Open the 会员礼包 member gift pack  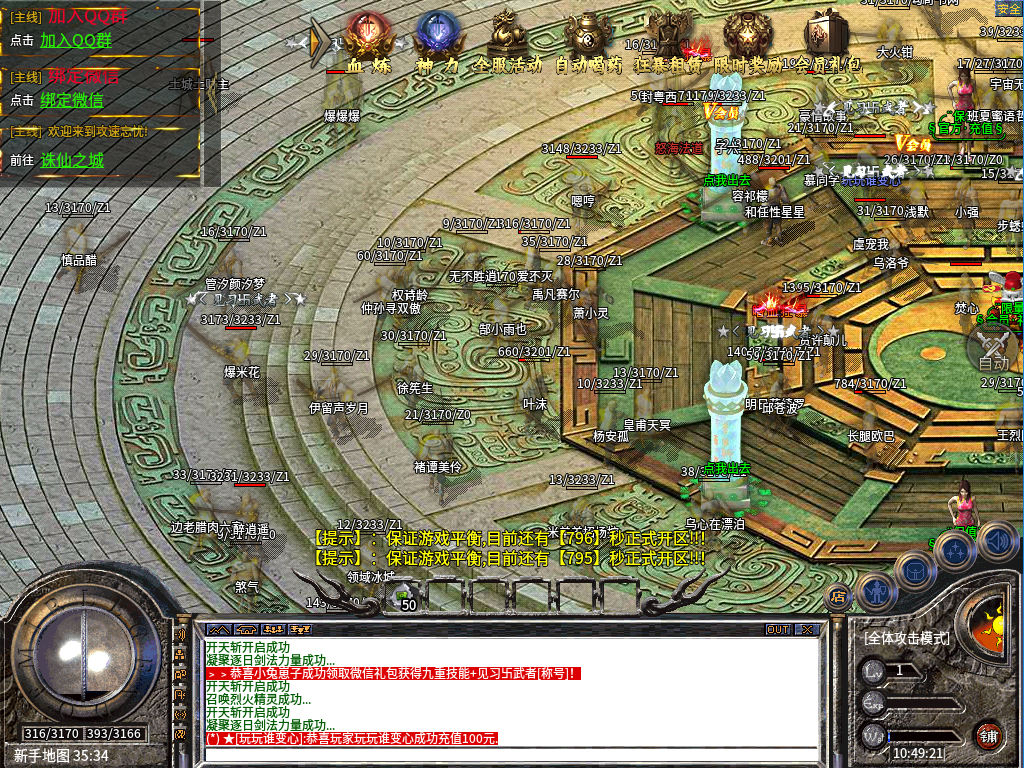pos(824,38)
